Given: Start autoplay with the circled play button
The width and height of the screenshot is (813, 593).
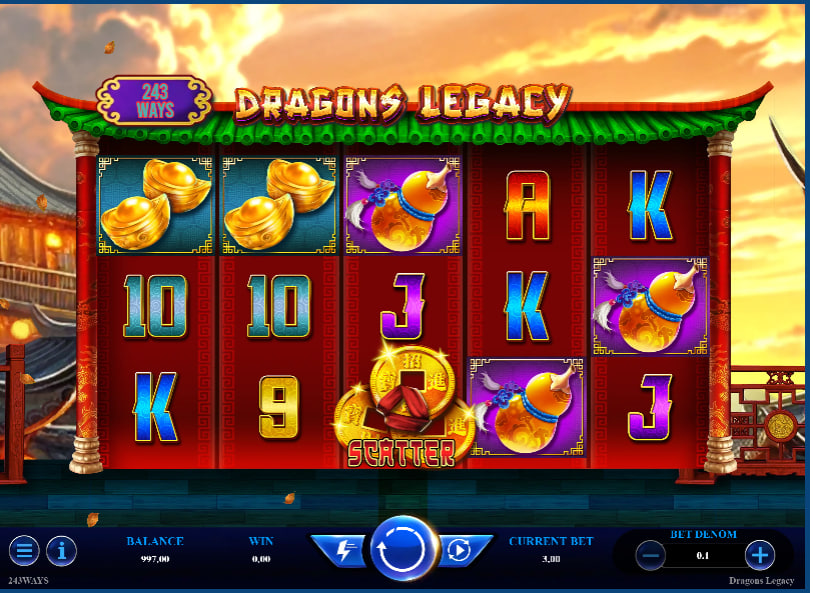Looking at the screenshot, I should [460, 549].
